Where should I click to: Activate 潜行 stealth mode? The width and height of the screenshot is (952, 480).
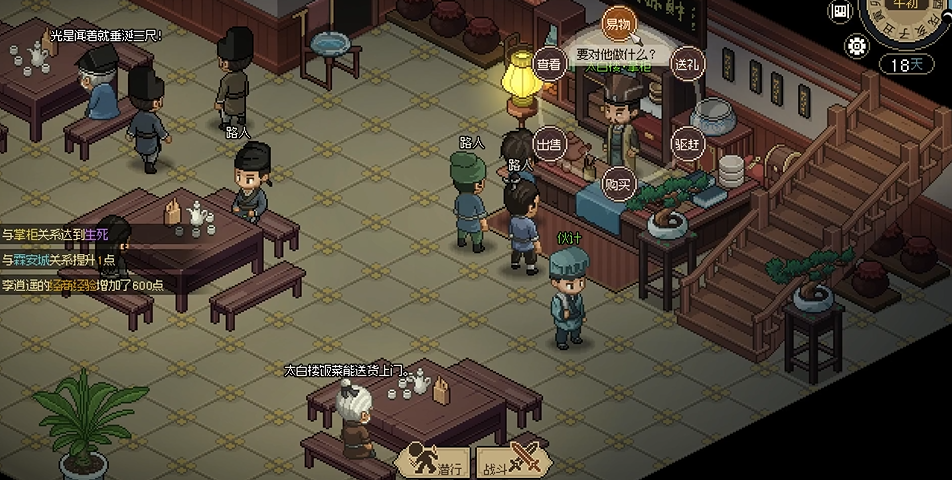pos(434,461)
